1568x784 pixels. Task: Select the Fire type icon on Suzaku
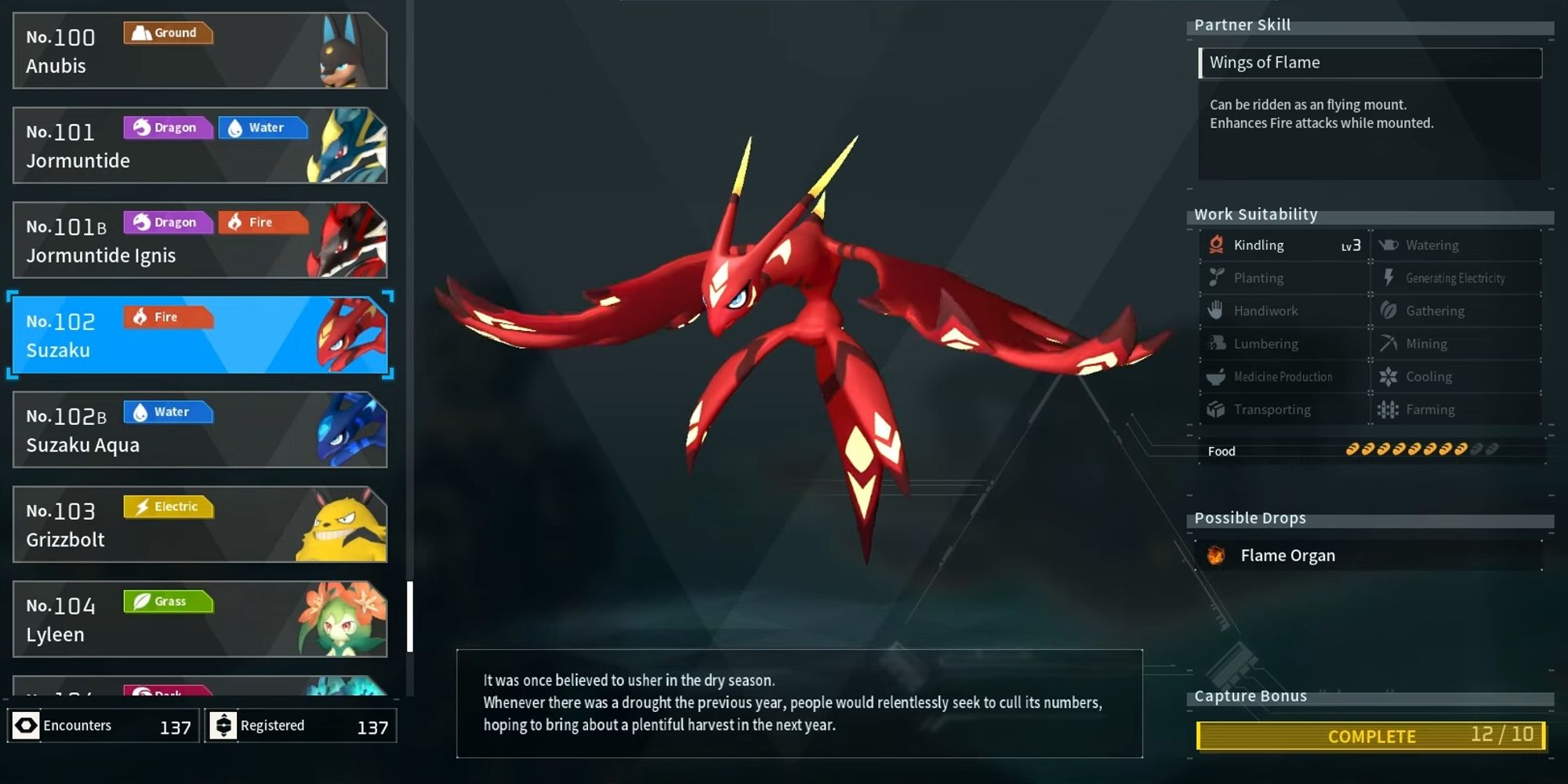point(168,317)
